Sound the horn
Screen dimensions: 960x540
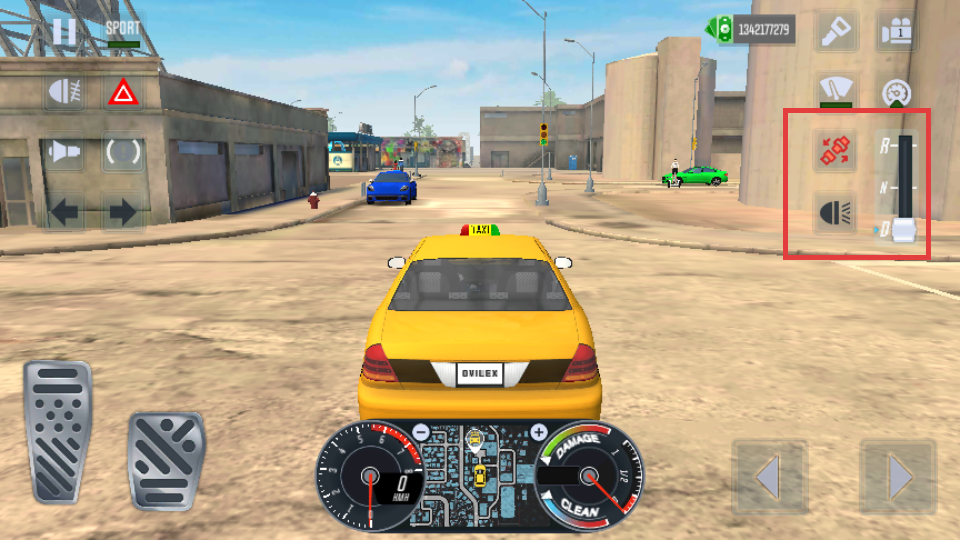pos(64,152)
